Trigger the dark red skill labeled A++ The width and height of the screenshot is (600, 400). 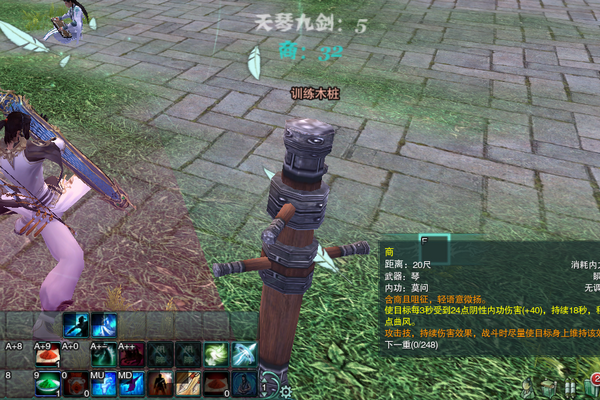[x=131, y=355]
